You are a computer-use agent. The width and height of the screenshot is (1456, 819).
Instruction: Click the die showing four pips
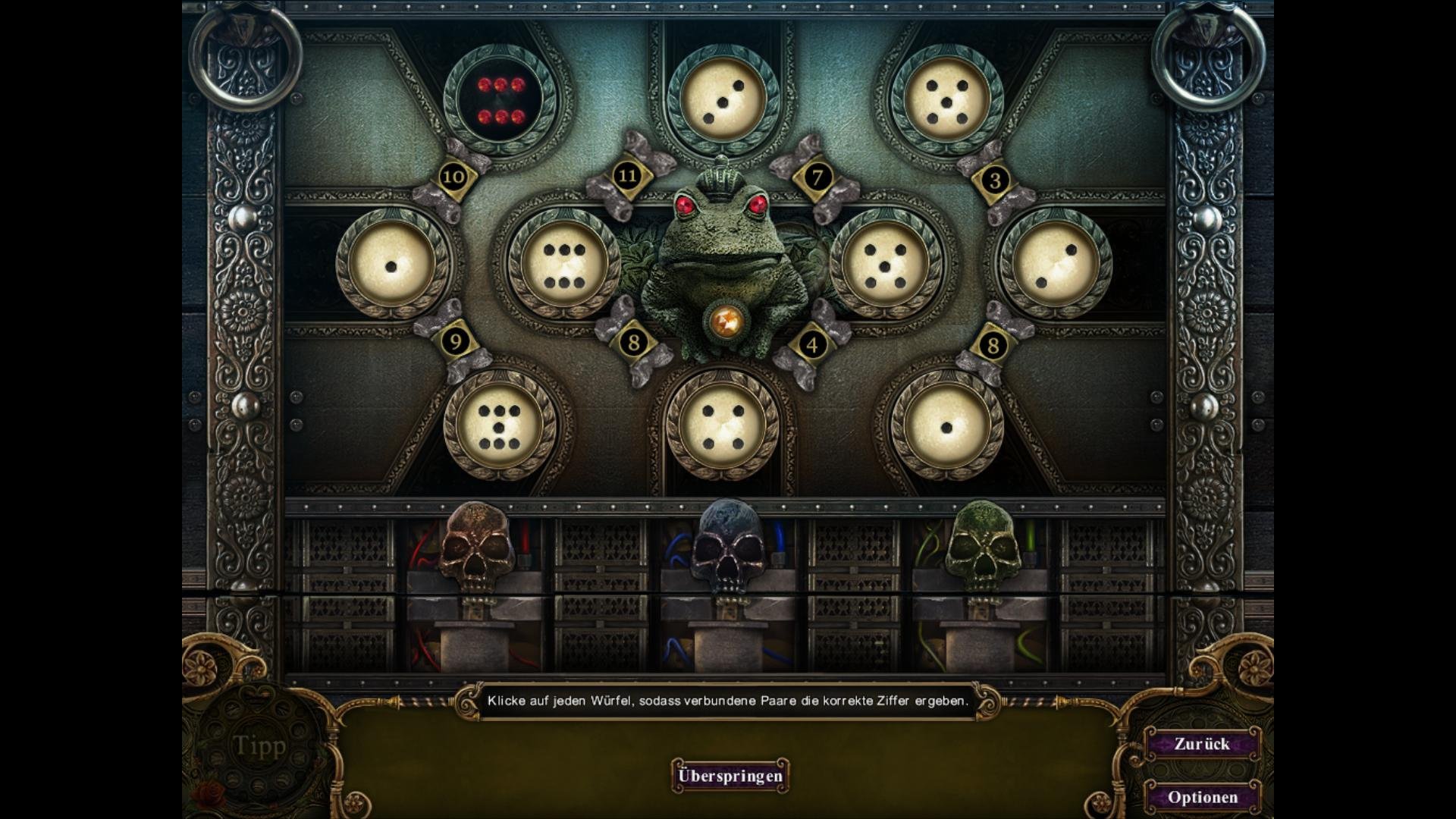tap(723, 426)
